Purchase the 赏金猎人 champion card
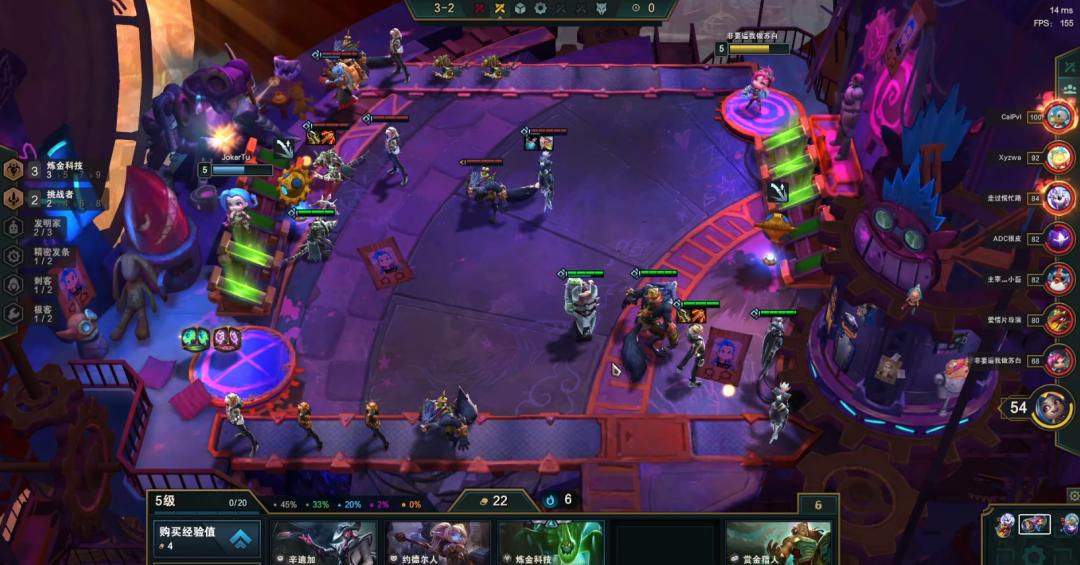 click(778, 543)
